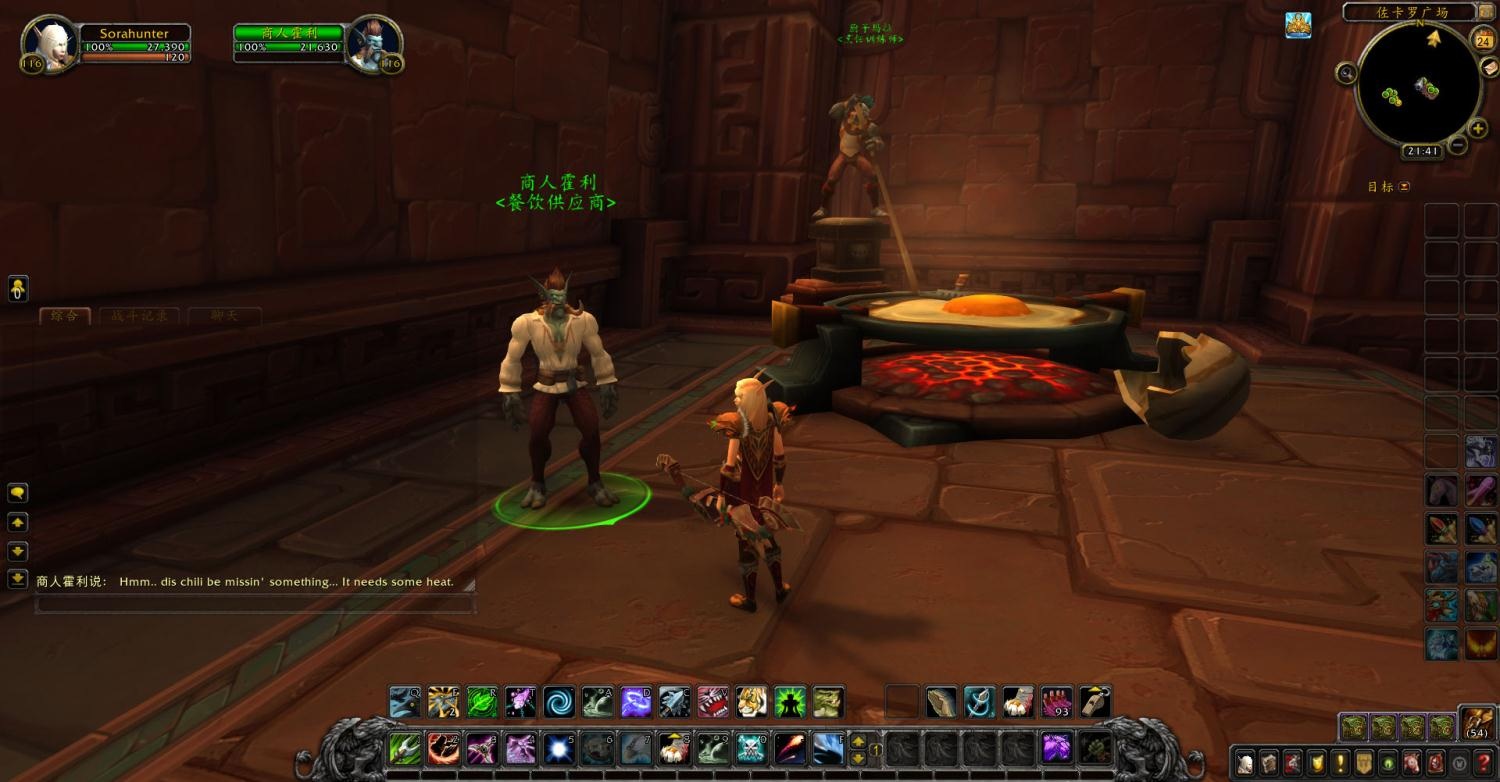Screen dimensions: 1500x782
Task: Activate the skull and crossbones ability
Action: pyautogui.click(x=750, y=748)
